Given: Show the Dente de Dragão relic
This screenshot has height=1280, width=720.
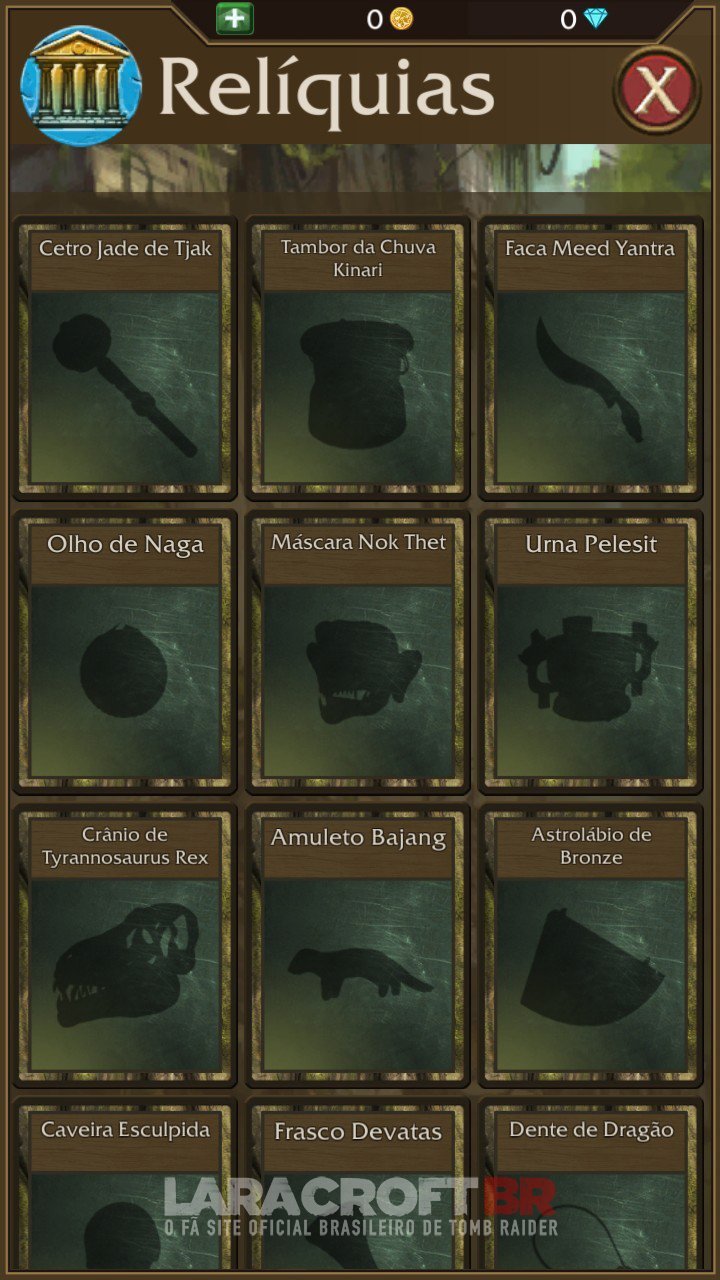Looking at the screenshot, I should pyautogui.click(x=590, y=1185).
